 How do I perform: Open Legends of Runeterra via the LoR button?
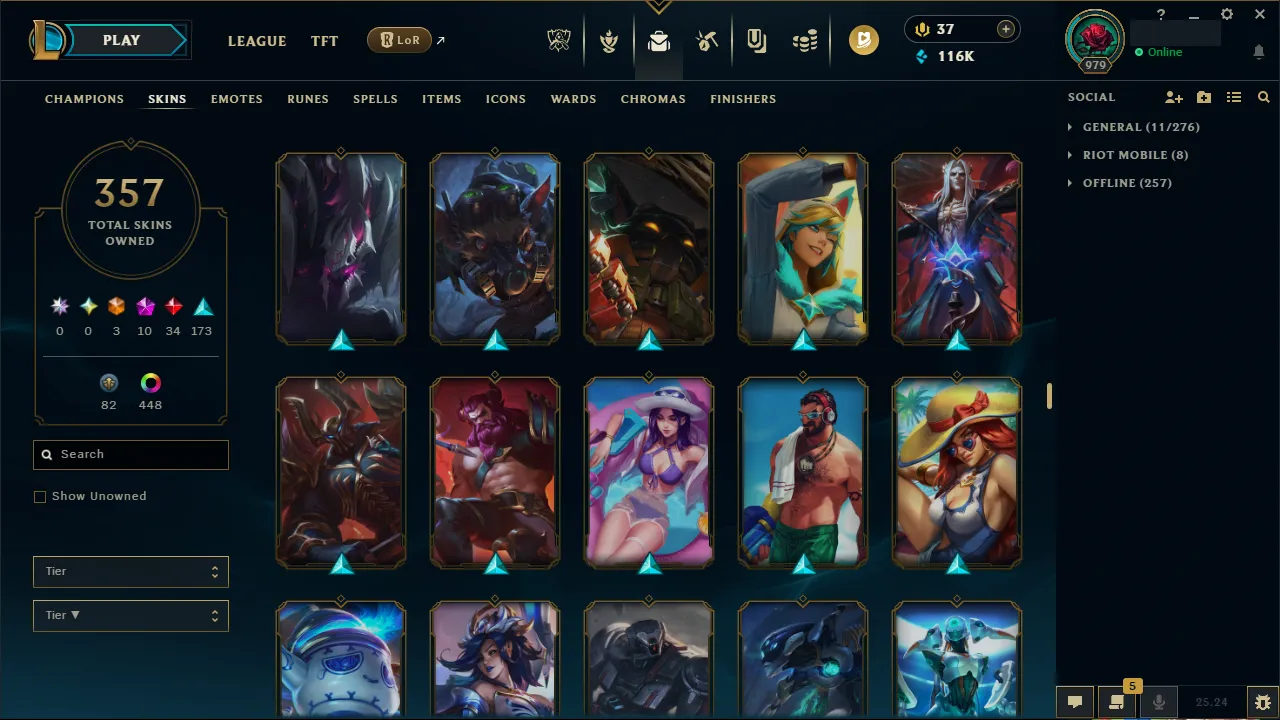pos(399,40)
